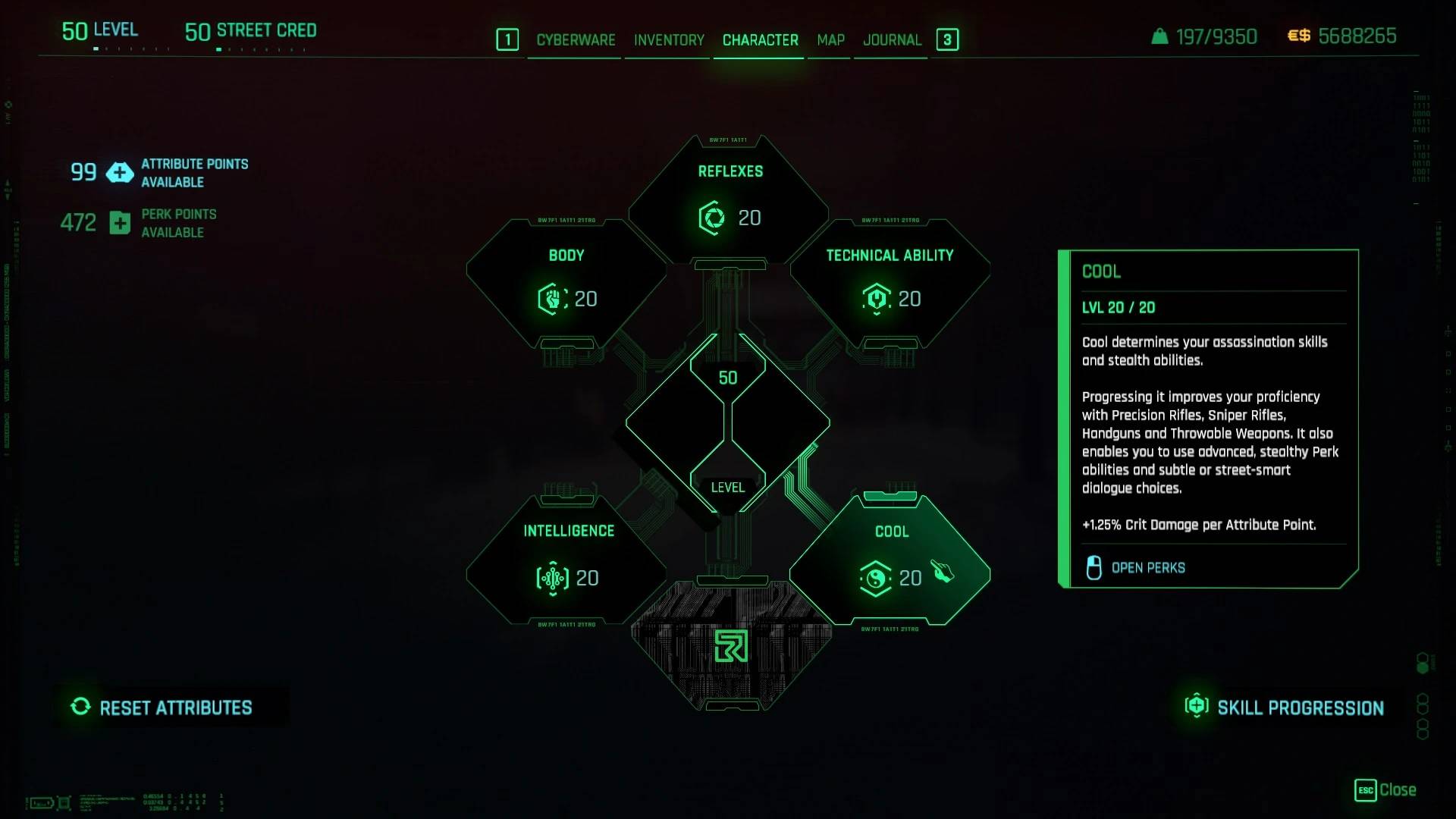This screenshot has height=819, width=1456.
Task: Open the locked relic attribute panel
Action: (731, 647)
